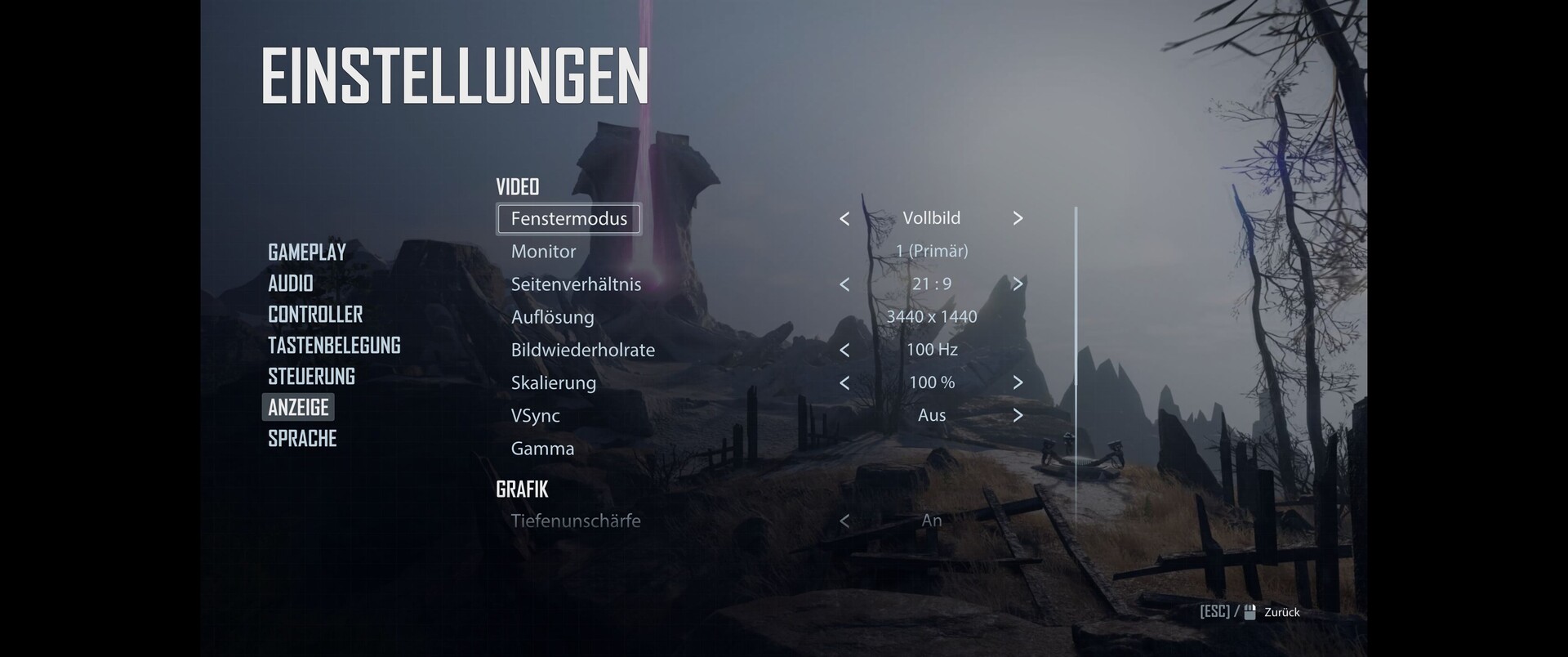Click the left arrow beside Vollbild
Image resolution: width=1568 pixels, height=657 pixels.
(x=844, y=219)
